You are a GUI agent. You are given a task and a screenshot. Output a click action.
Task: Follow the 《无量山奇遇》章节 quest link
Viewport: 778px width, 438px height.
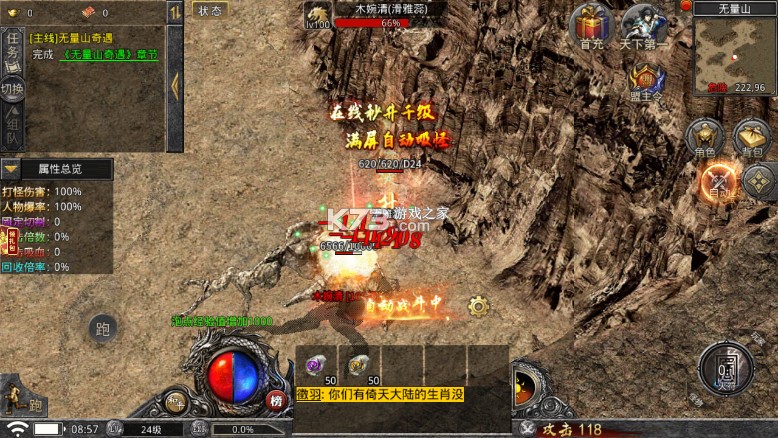[110, 55]
